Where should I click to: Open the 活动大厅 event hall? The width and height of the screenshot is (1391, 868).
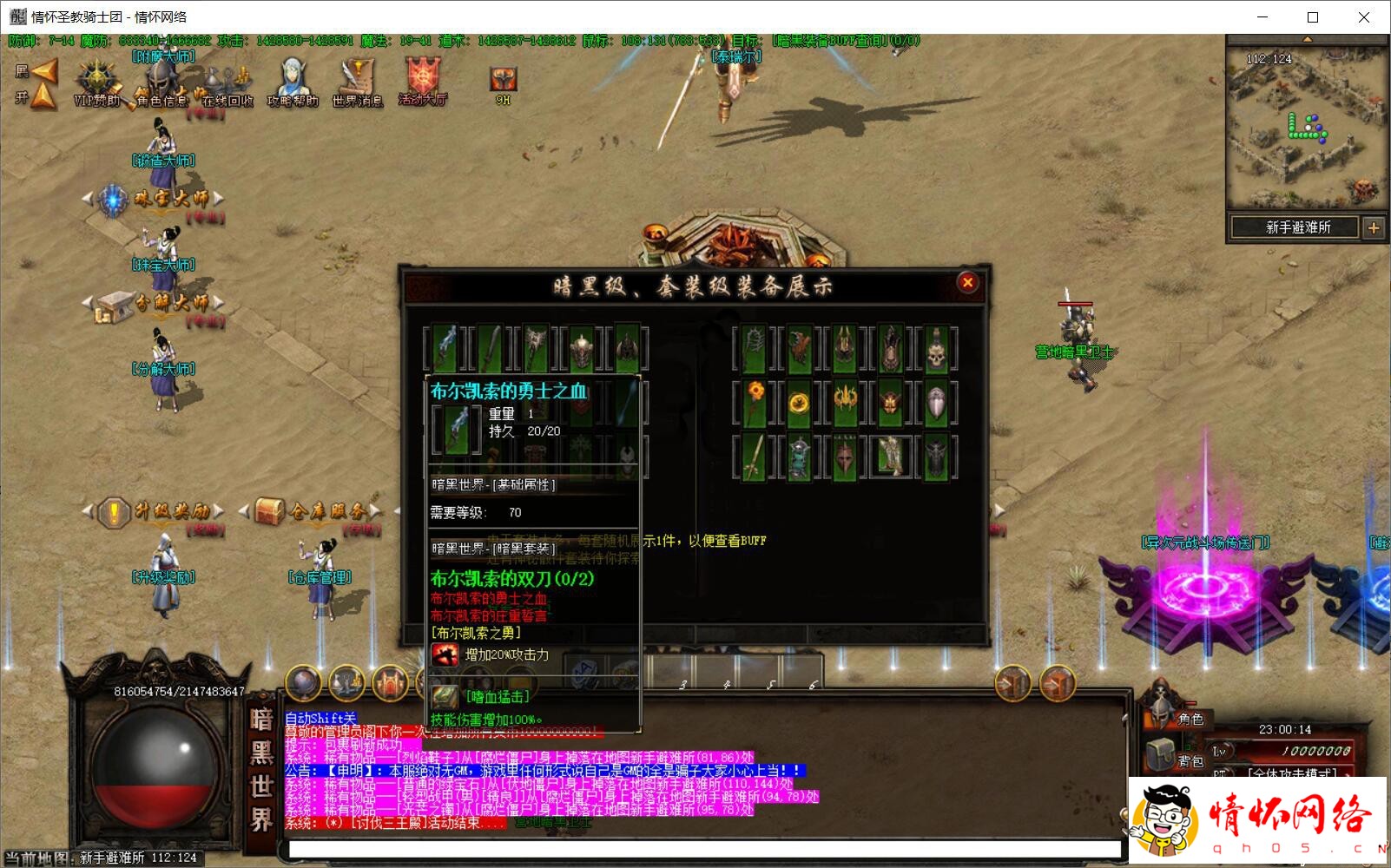pyautogui.click(x=423, y=81)
